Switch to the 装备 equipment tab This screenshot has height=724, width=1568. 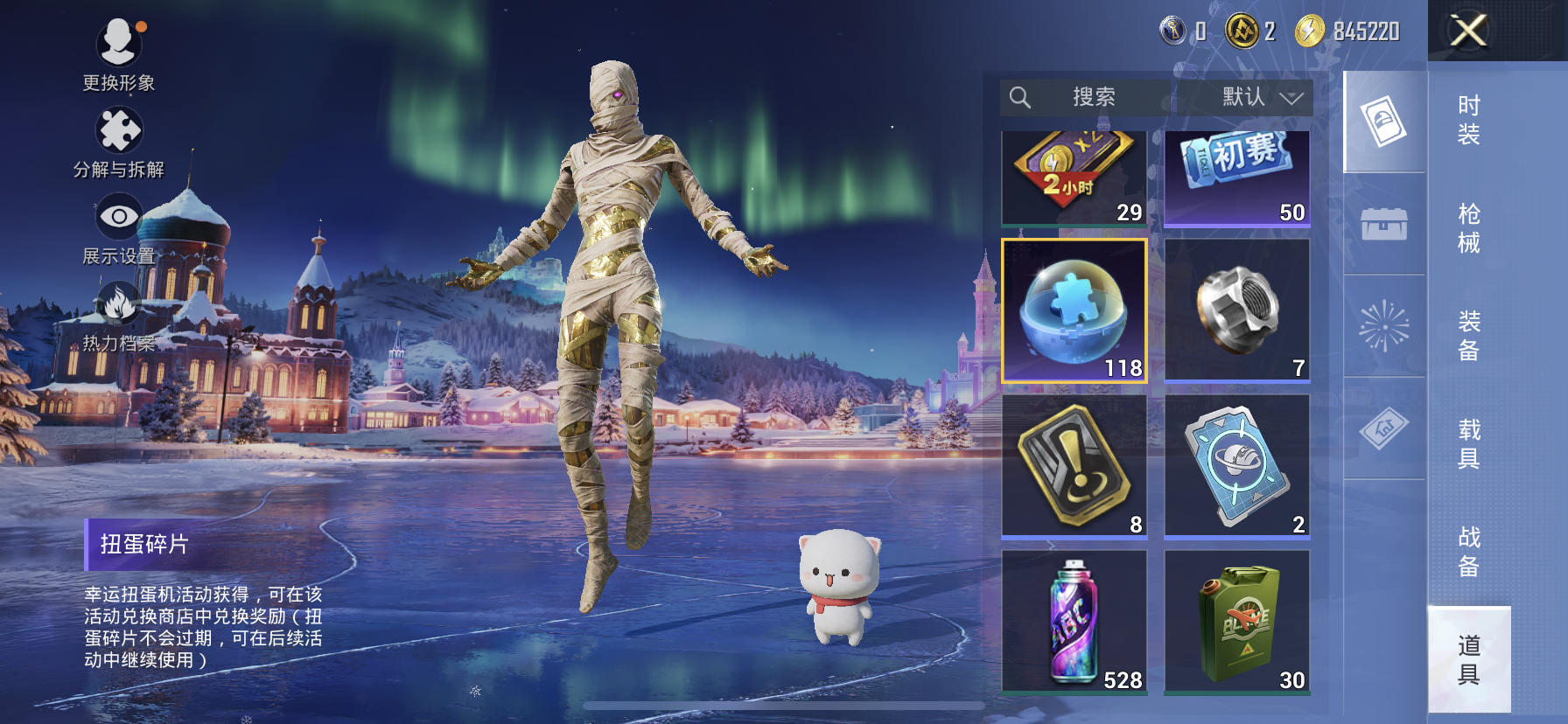click(1468, 336)
